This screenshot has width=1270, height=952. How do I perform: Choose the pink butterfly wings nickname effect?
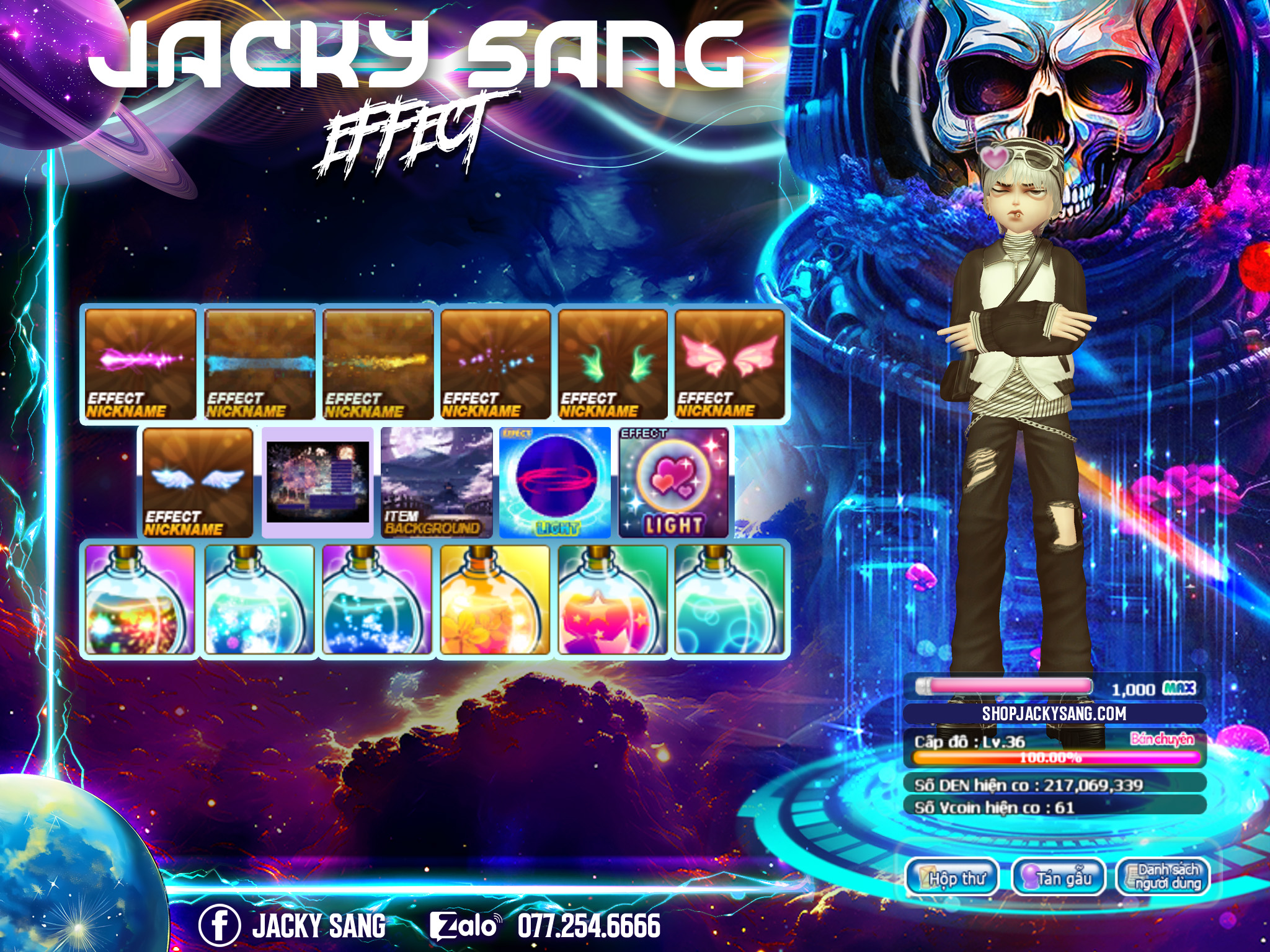pos(730,364)
